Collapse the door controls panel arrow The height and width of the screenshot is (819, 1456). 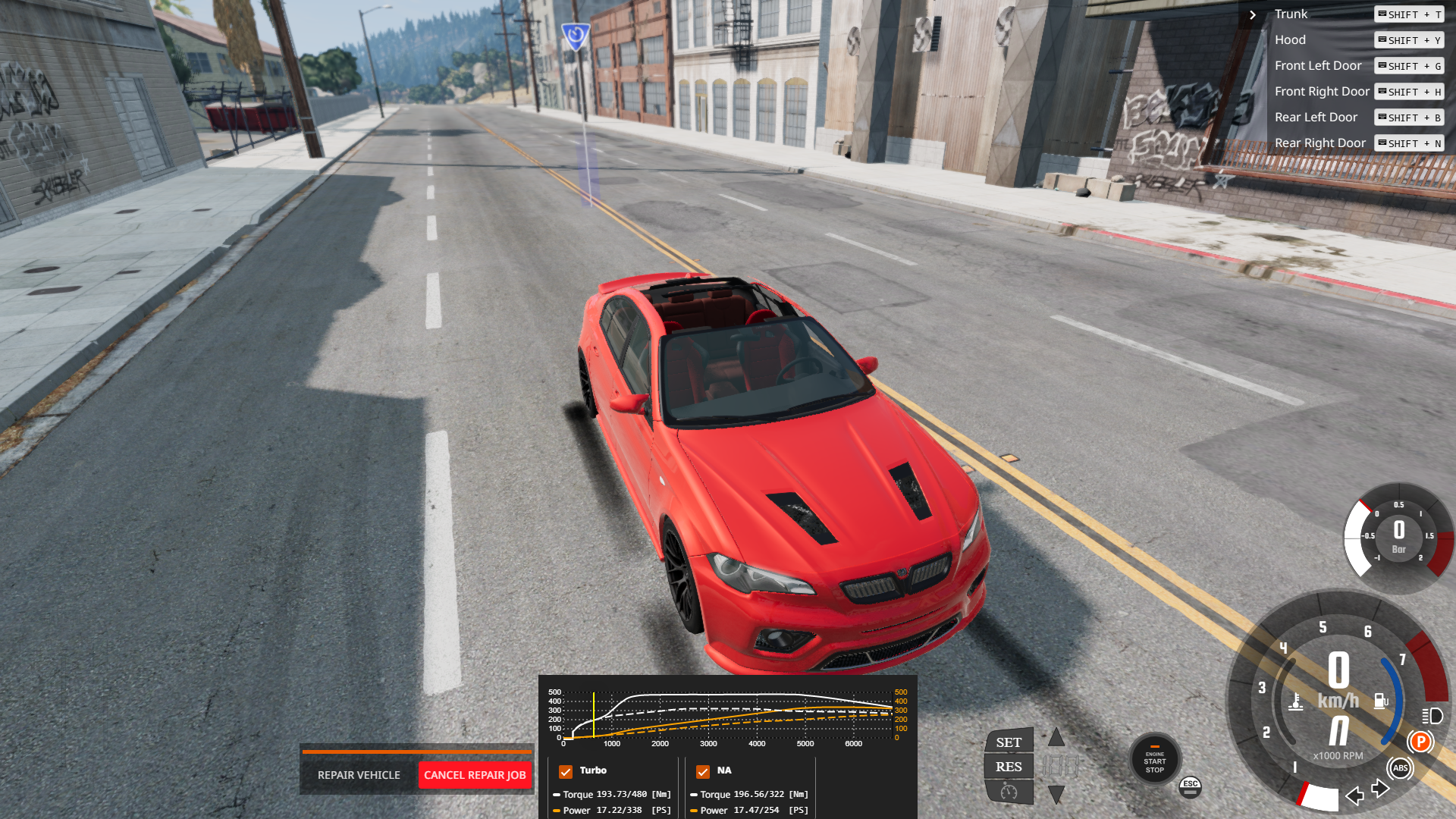1253,14
